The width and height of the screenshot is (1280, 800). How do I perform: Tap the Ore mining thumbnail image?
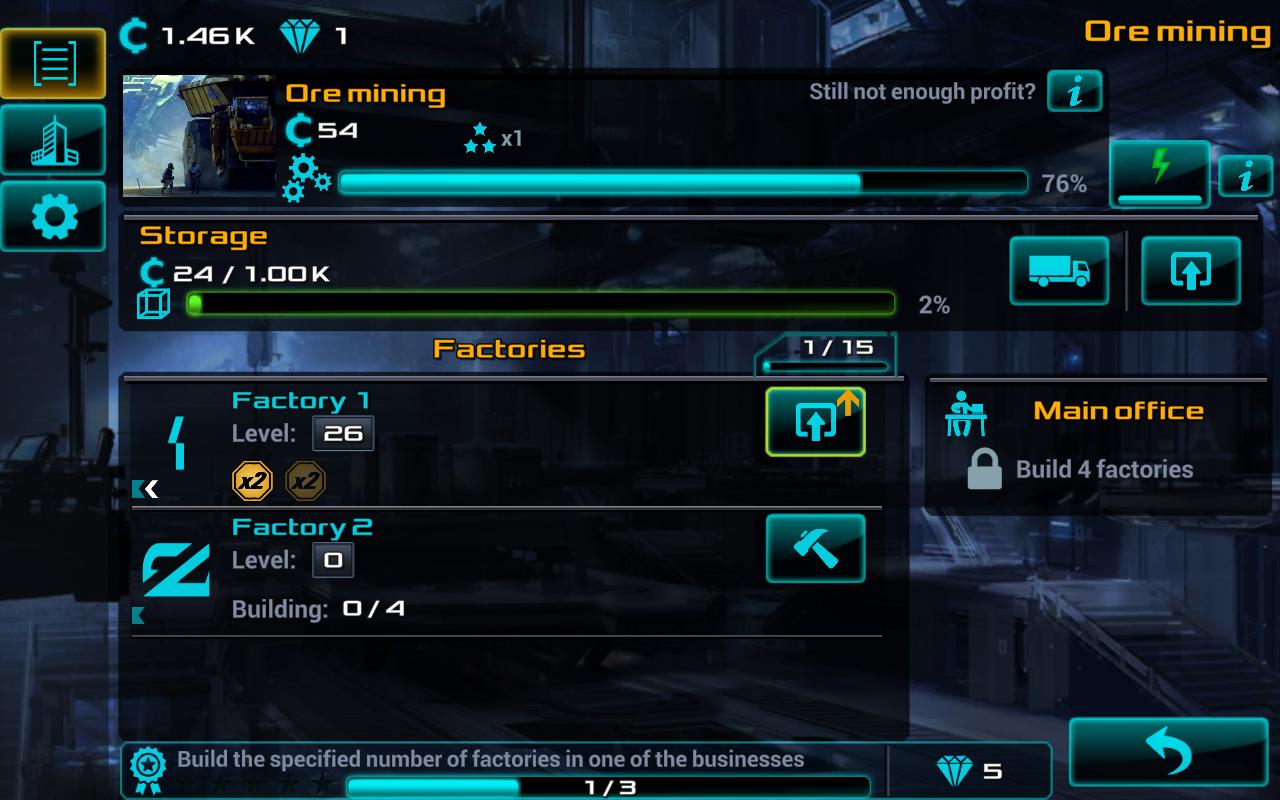pos(199,135)
